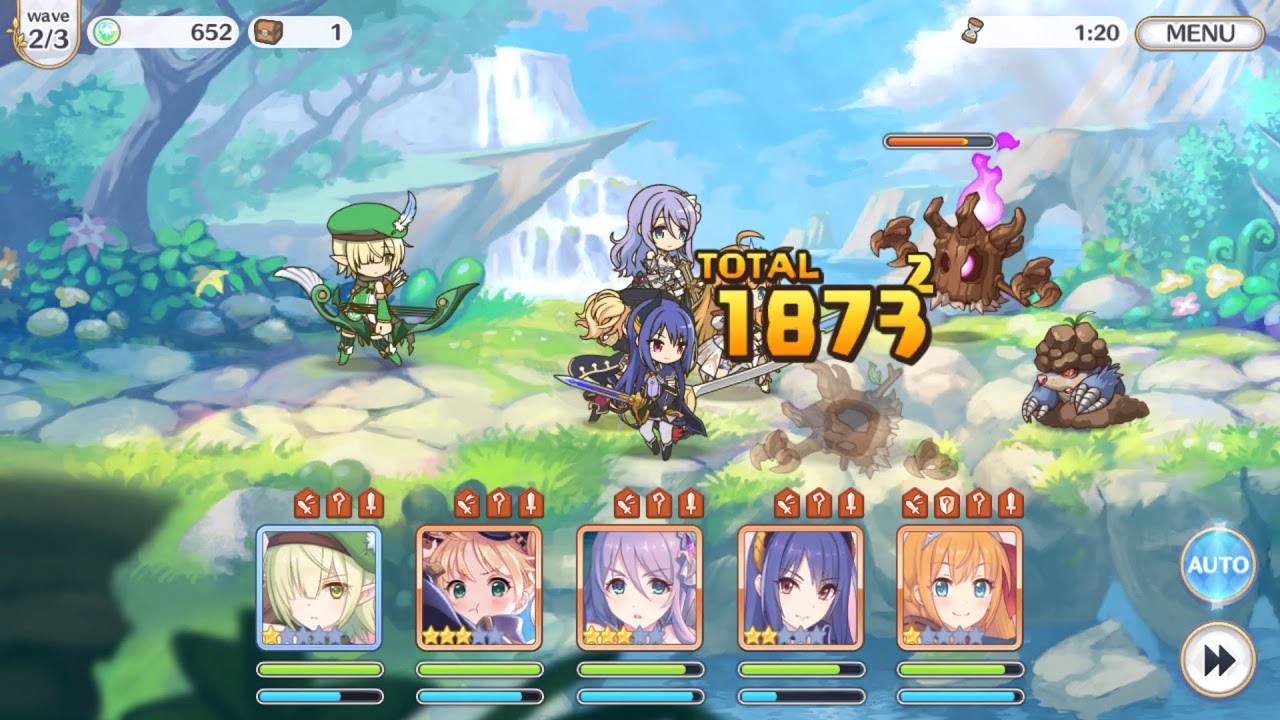This screenshot has width=1280, height=720.
Task: Activate the shield skill icon above the orange-haired character
Action: 945,501
